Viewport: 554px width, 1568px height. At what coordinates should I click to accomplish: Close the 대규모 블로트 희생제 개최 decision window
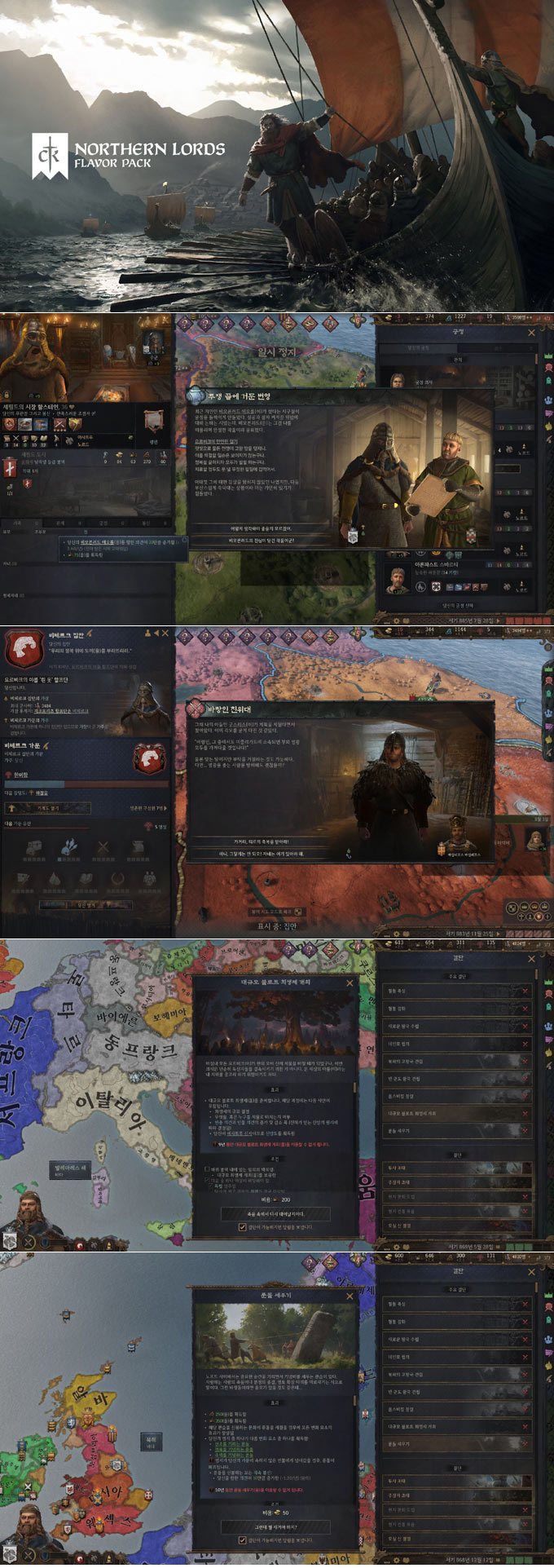[350, 983]
